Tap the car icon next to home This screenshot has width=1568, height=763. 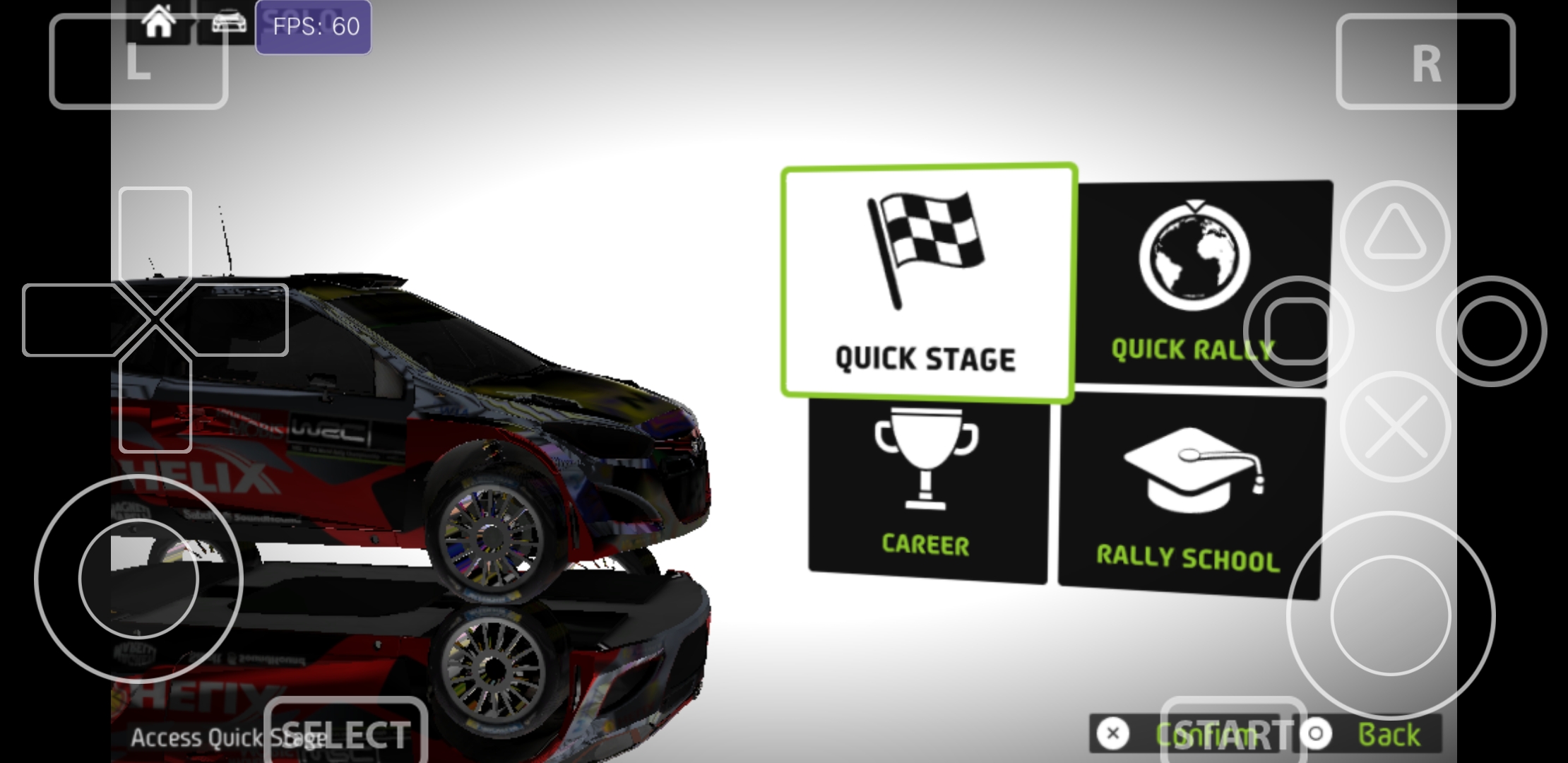[227, 21]
